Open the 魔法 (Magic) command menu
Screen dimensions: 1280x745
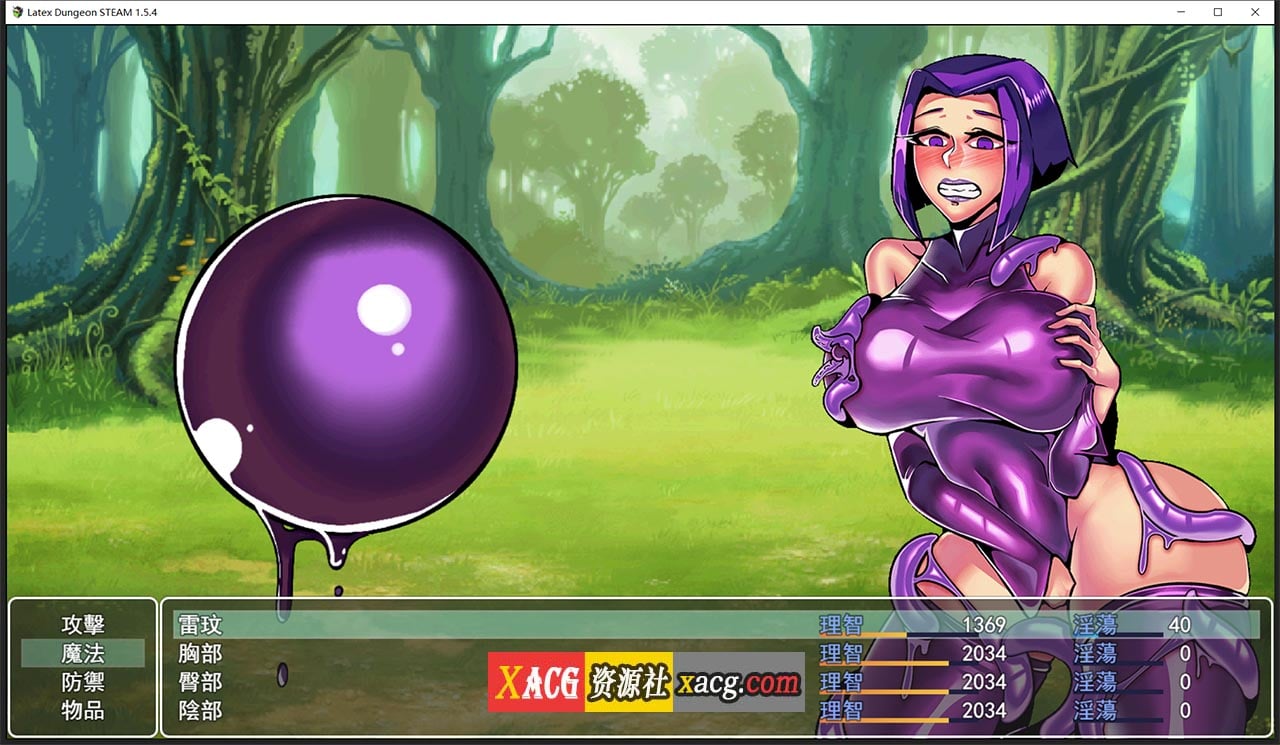(x=85, y=652)
